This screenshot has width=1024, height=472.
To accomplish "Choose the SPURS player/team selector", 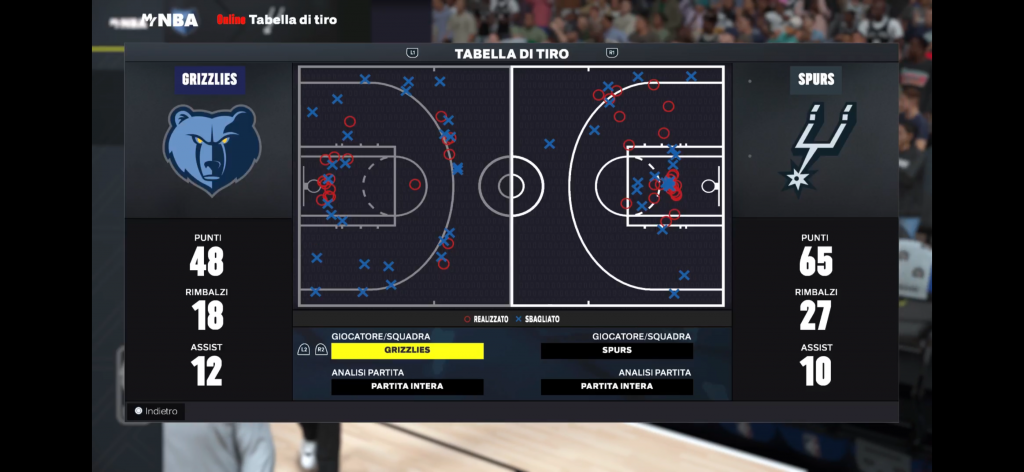I will (616, 351).
